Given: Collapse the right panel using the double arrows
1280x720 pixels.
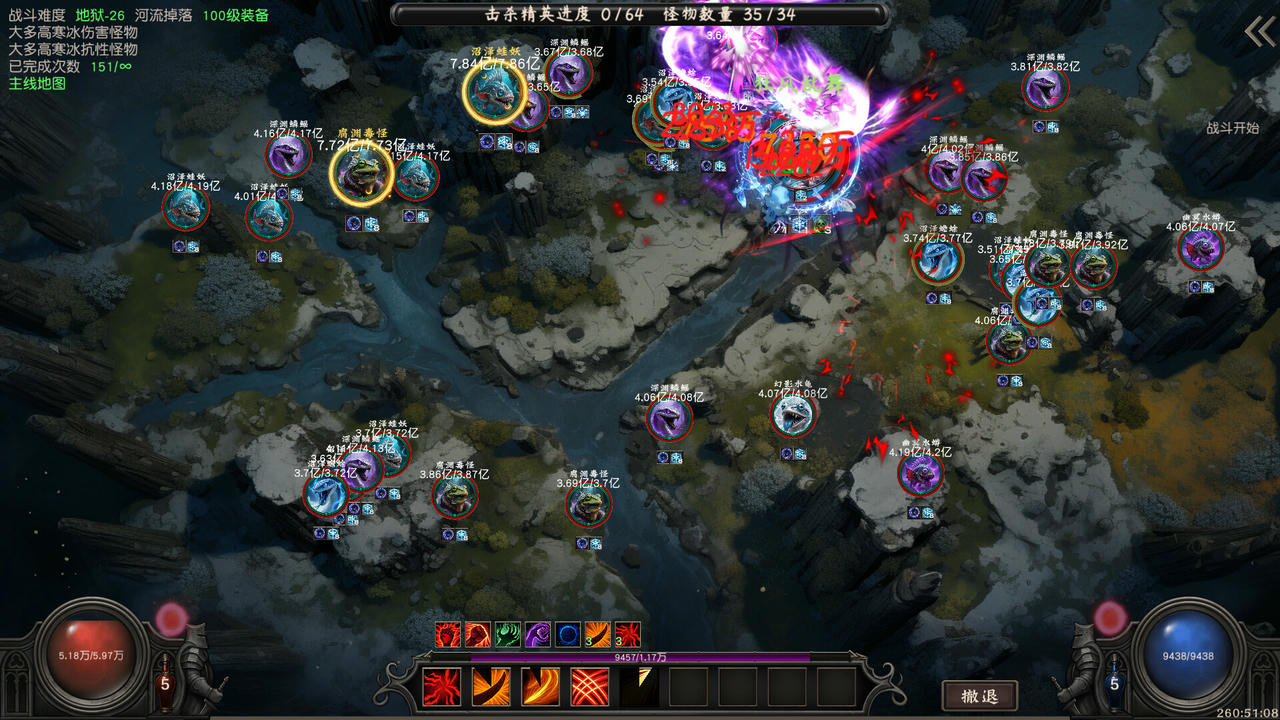Looking at the screenshot, I should (x=1258, y=32).
